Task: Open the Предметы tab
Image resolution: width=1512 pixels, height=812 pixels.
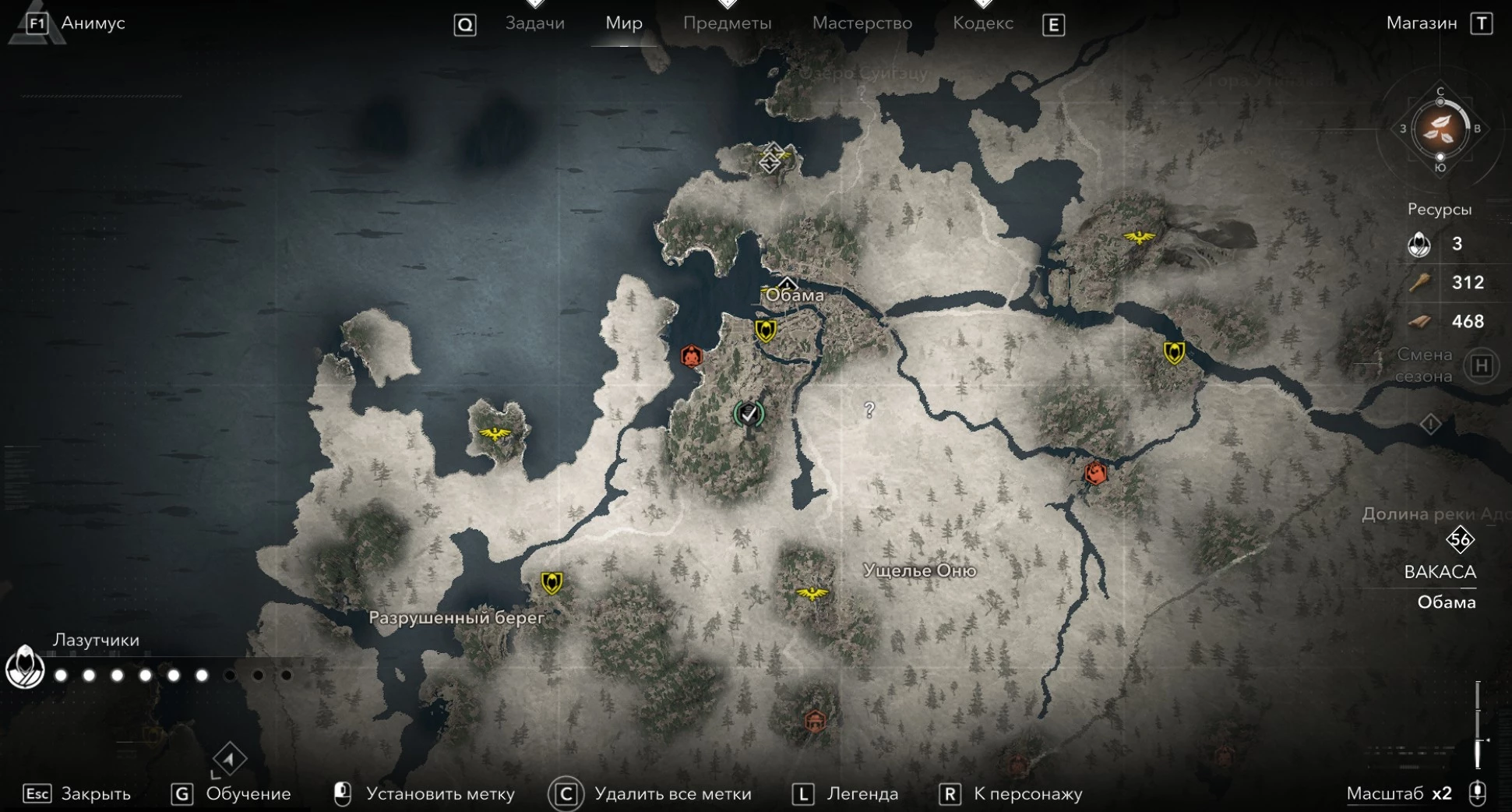Action: pos(727,23)
